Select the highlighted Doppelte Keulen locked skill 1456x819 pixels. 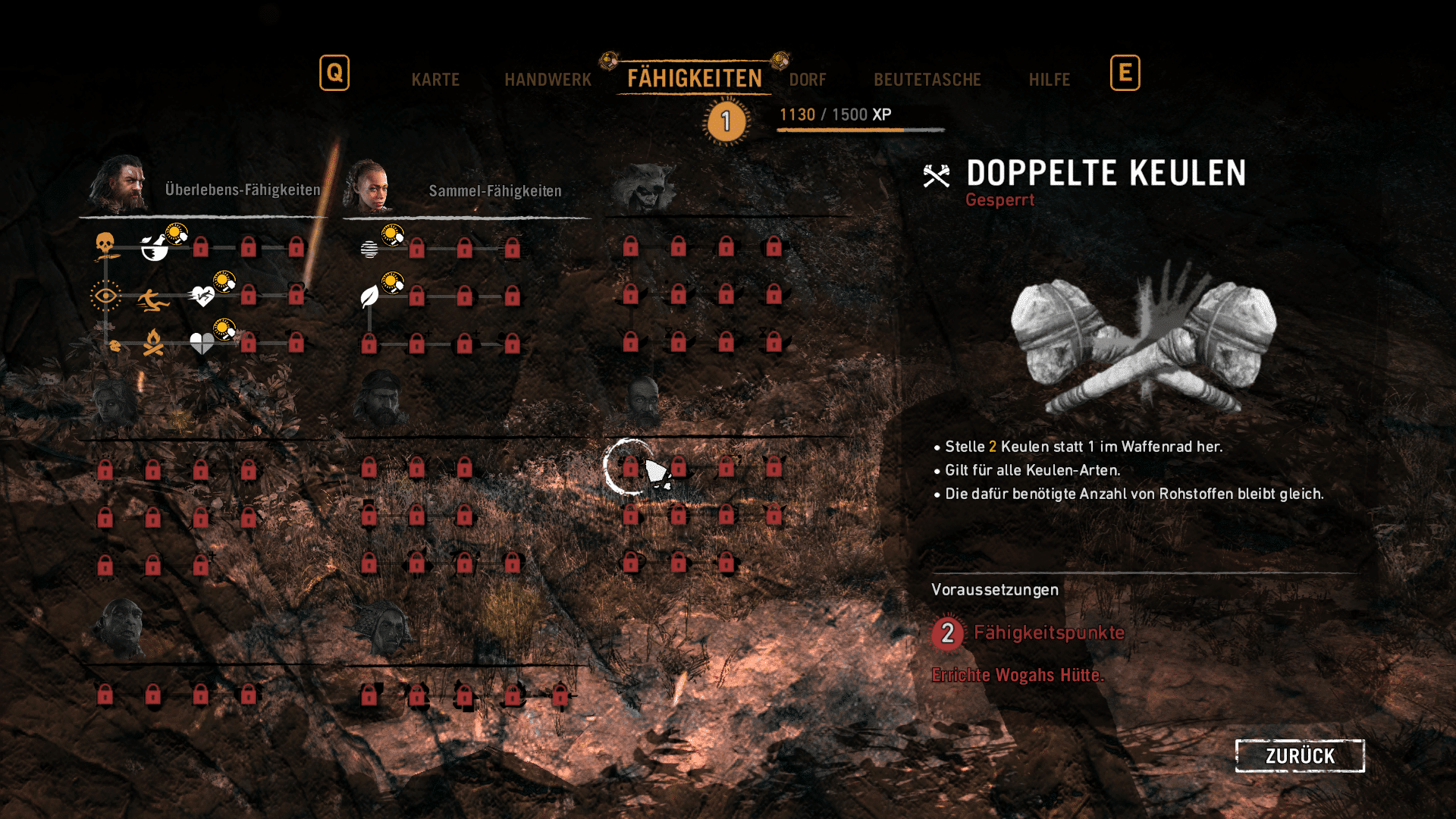tap(630, 467)
